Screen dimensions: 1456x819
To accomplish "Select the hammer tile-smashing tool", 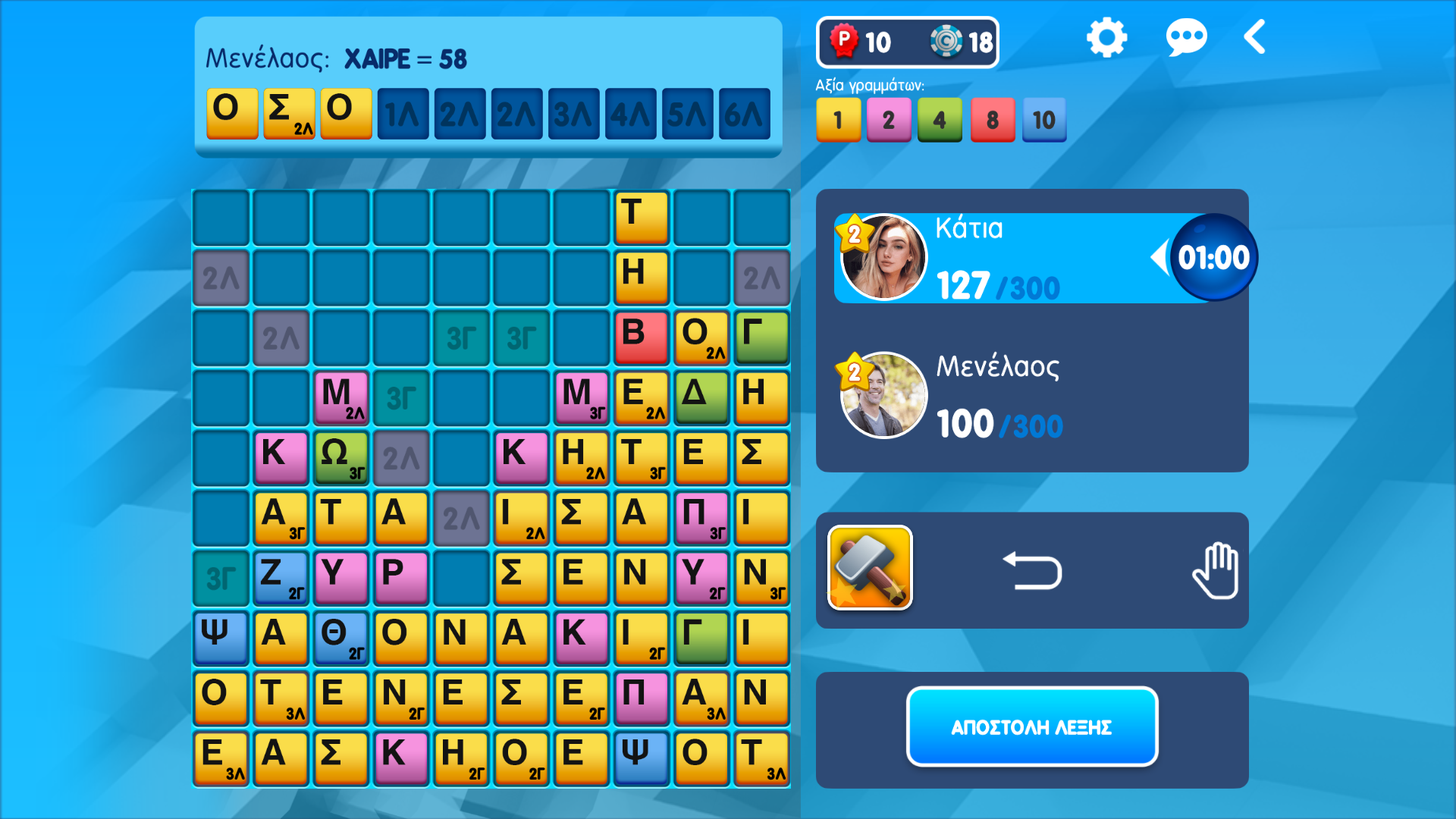I will 870,570.
